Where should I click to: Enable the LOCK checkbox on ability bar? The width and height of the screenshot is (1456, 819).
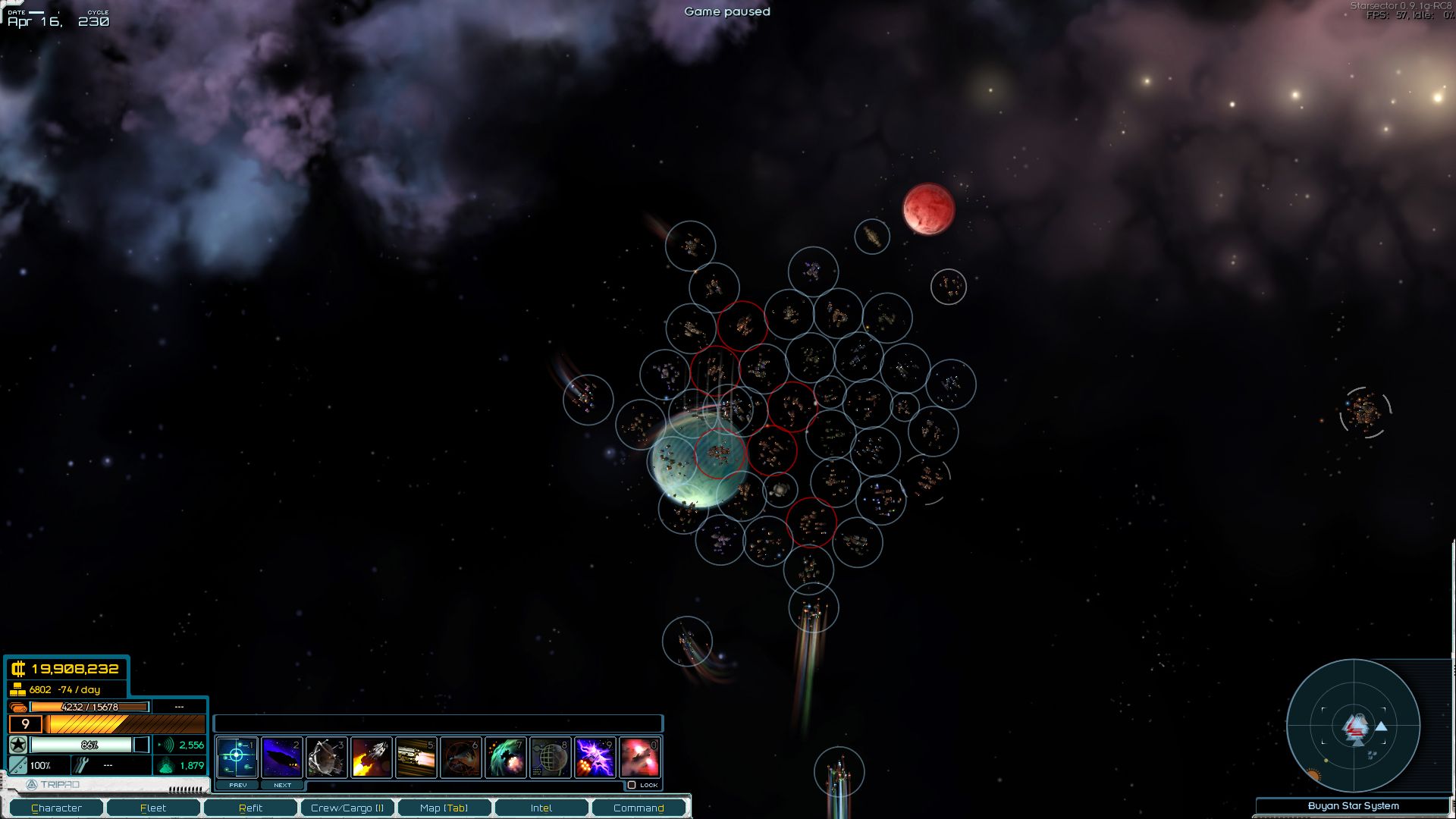point(633,785)
